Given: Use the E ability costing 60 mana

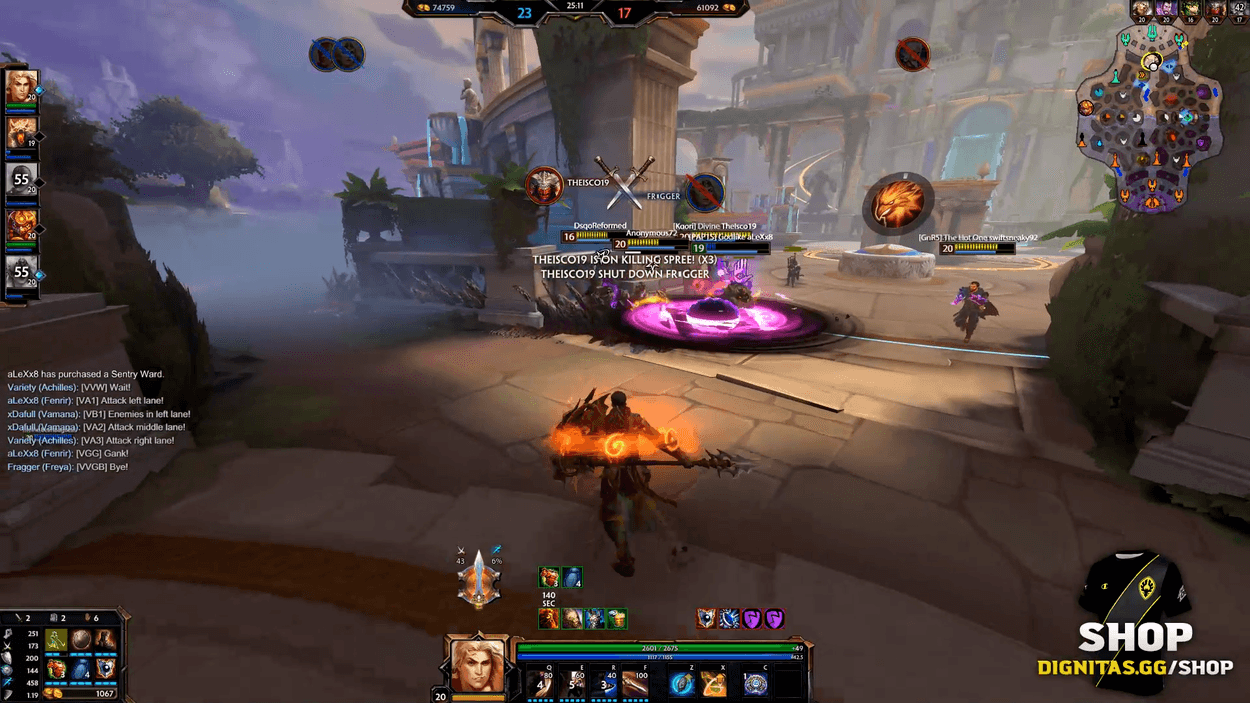Looking at the screenshot, I should point(576,684).
